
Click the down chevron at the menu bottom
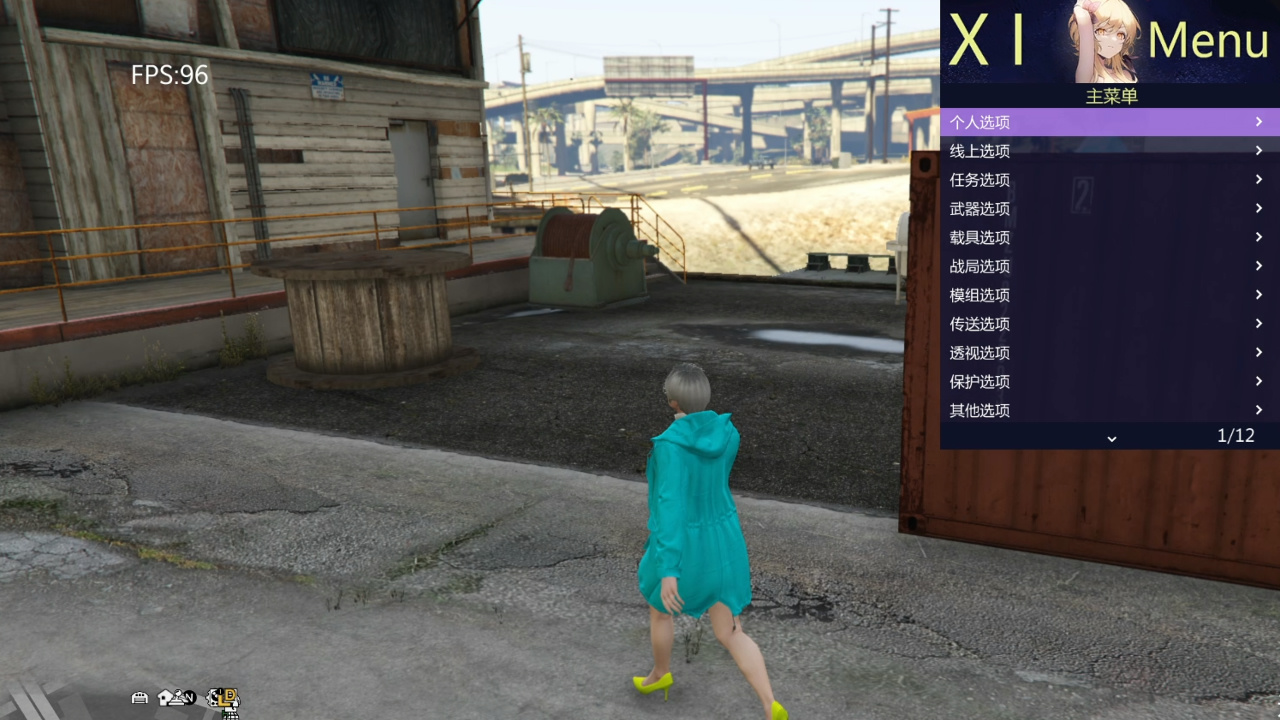pos(1110,437)
